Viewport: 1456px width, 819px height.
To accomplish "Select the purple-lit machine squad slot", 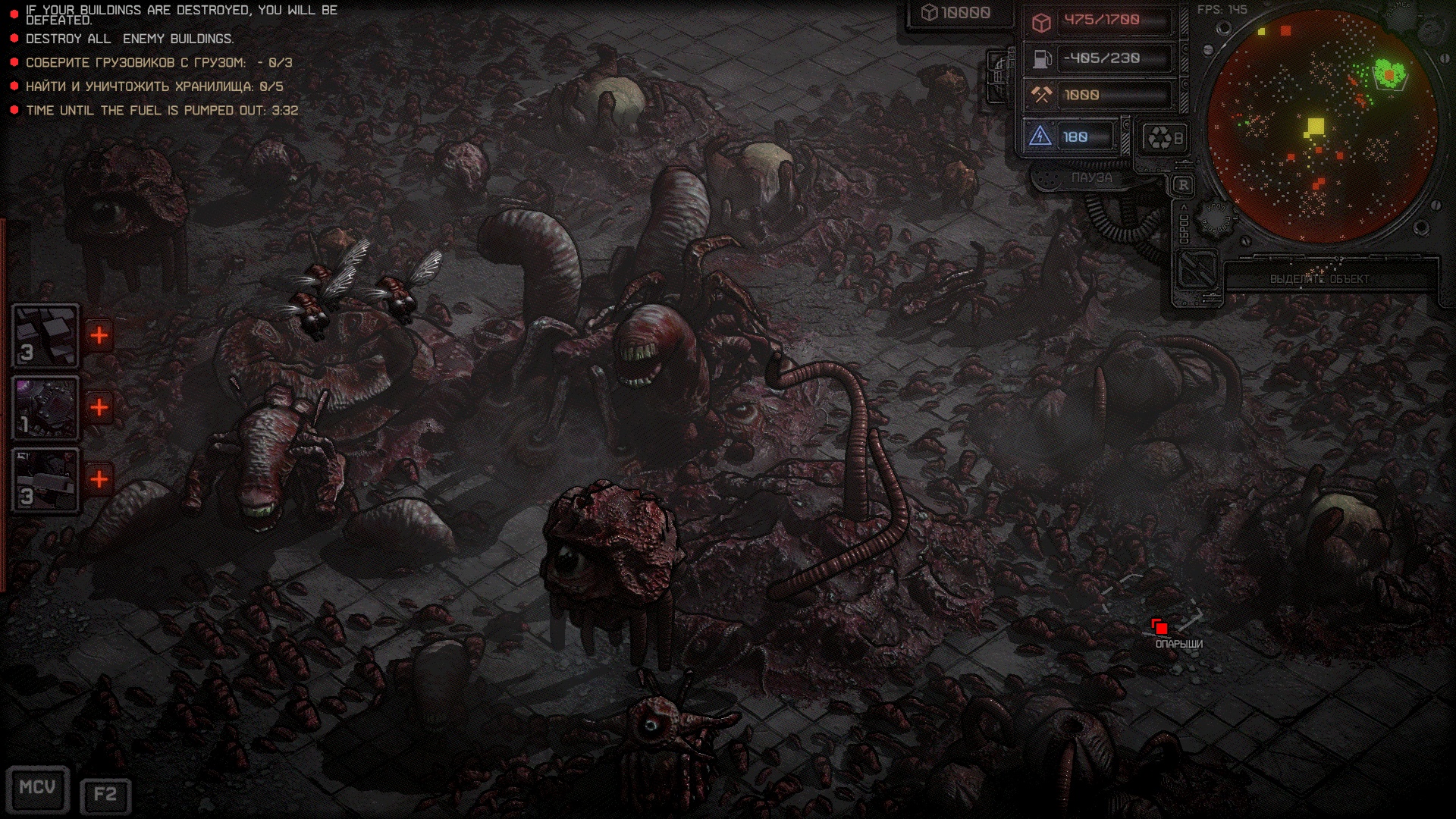I will [x=45, y=408].
